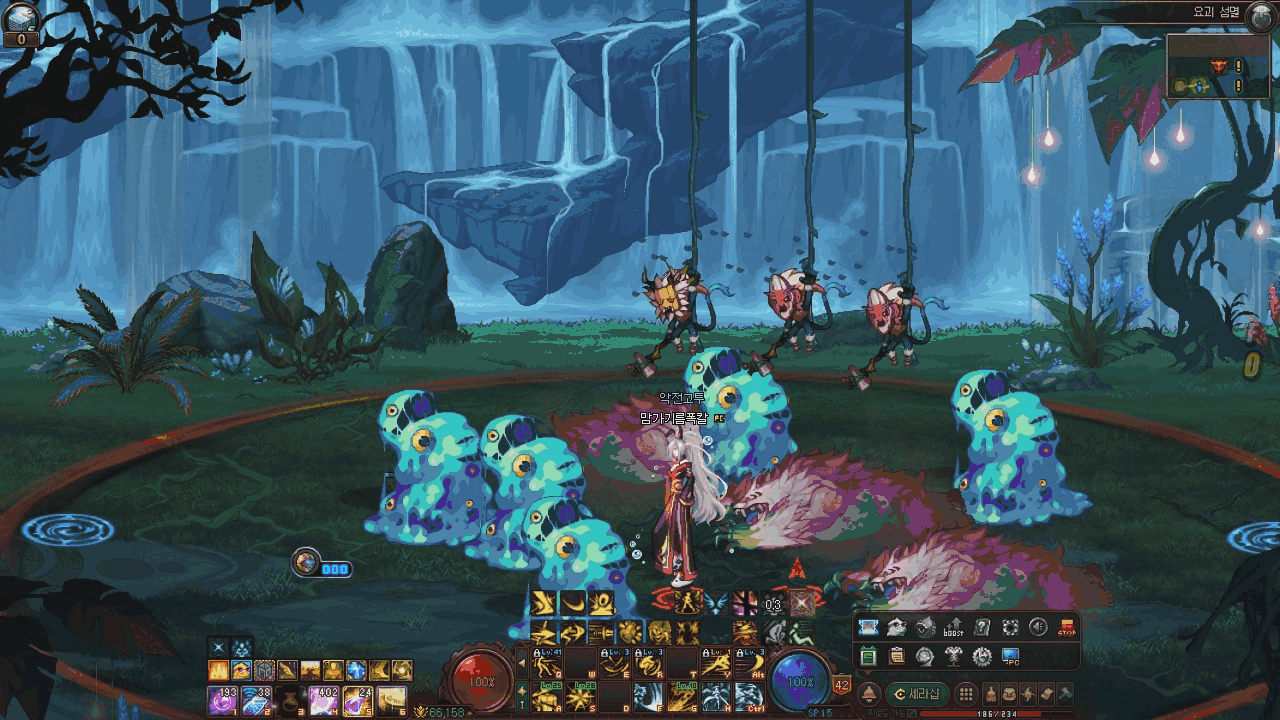Toggle the sound speaker icon

click(1038, 628)
